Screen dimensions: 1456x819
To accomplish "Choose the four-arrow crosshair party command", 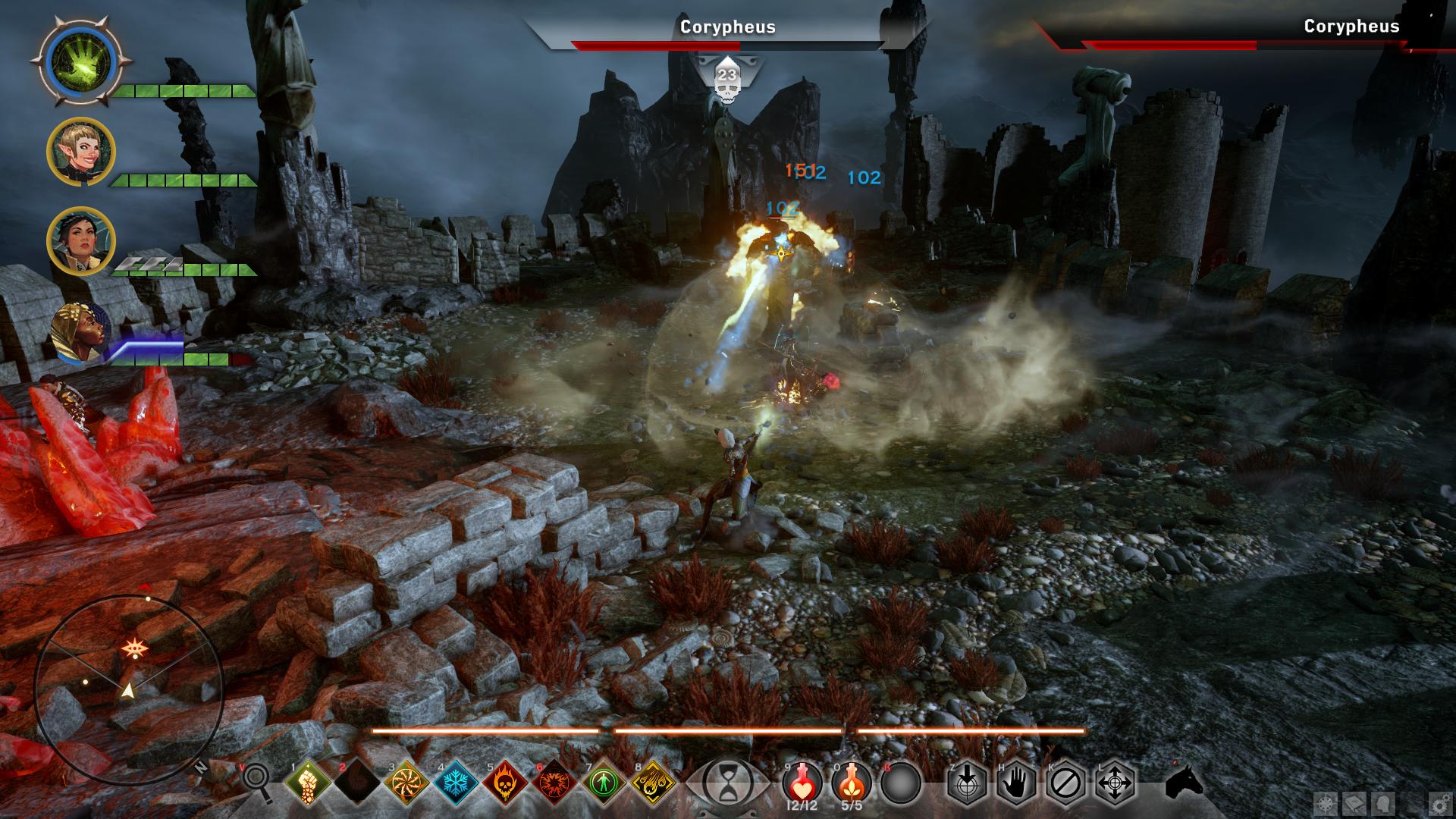I will (1115, 782).
